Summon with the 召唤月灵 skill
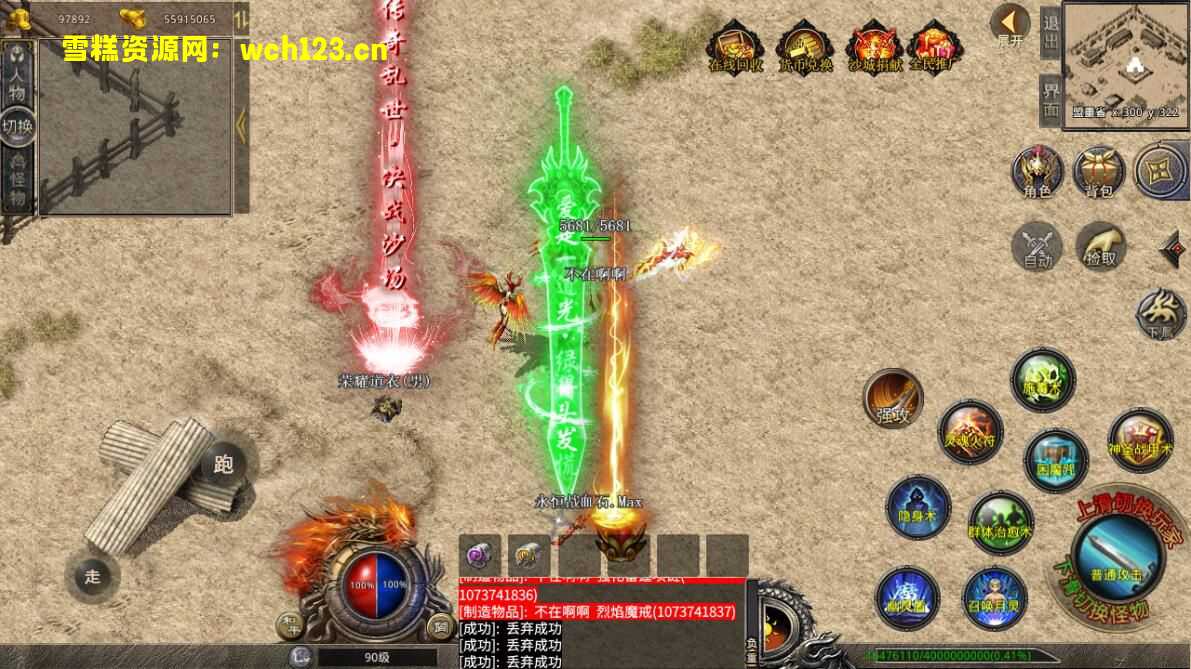Image resolution: width=1191 pixels, height=669 pixels. click(994, 596)
